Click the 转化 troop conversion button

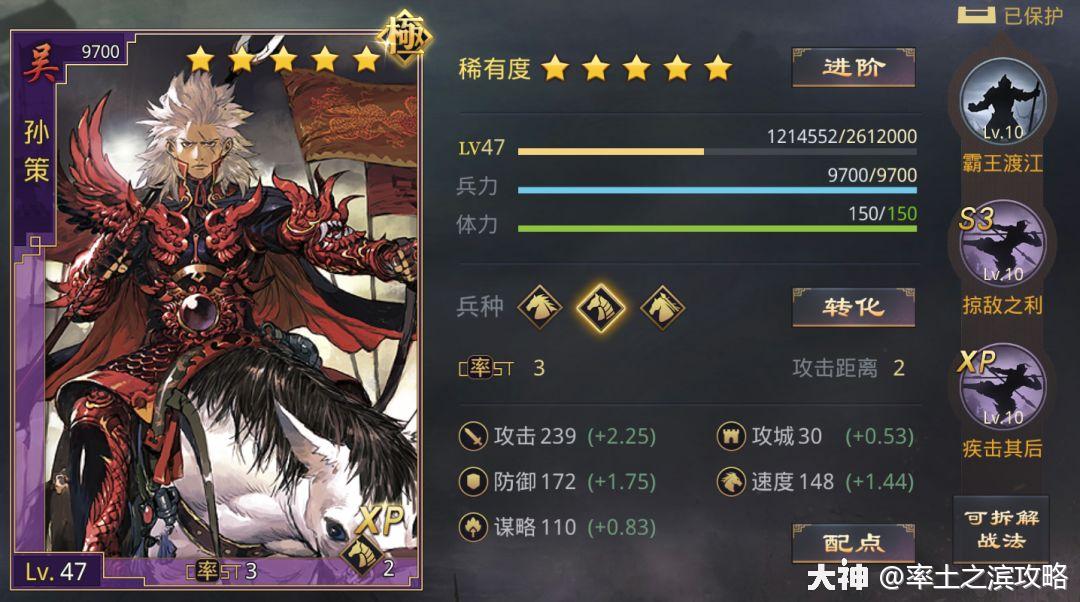pos(853,307)
